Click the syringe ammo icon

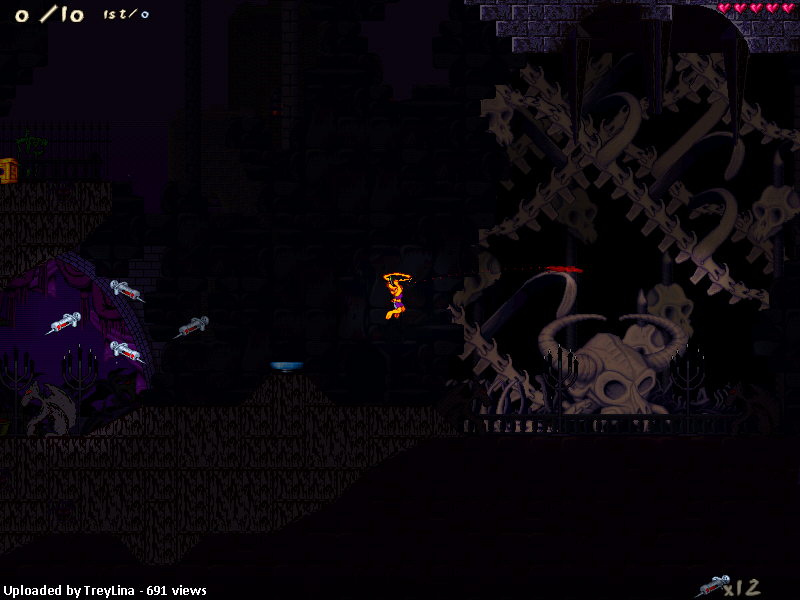[x=712, y=585]
